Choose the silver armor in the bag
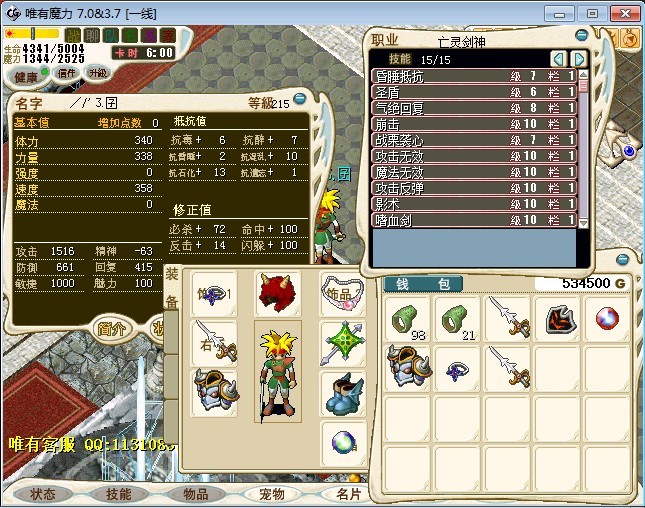Viewport: 645px width, 508px height. click(408, 367)
